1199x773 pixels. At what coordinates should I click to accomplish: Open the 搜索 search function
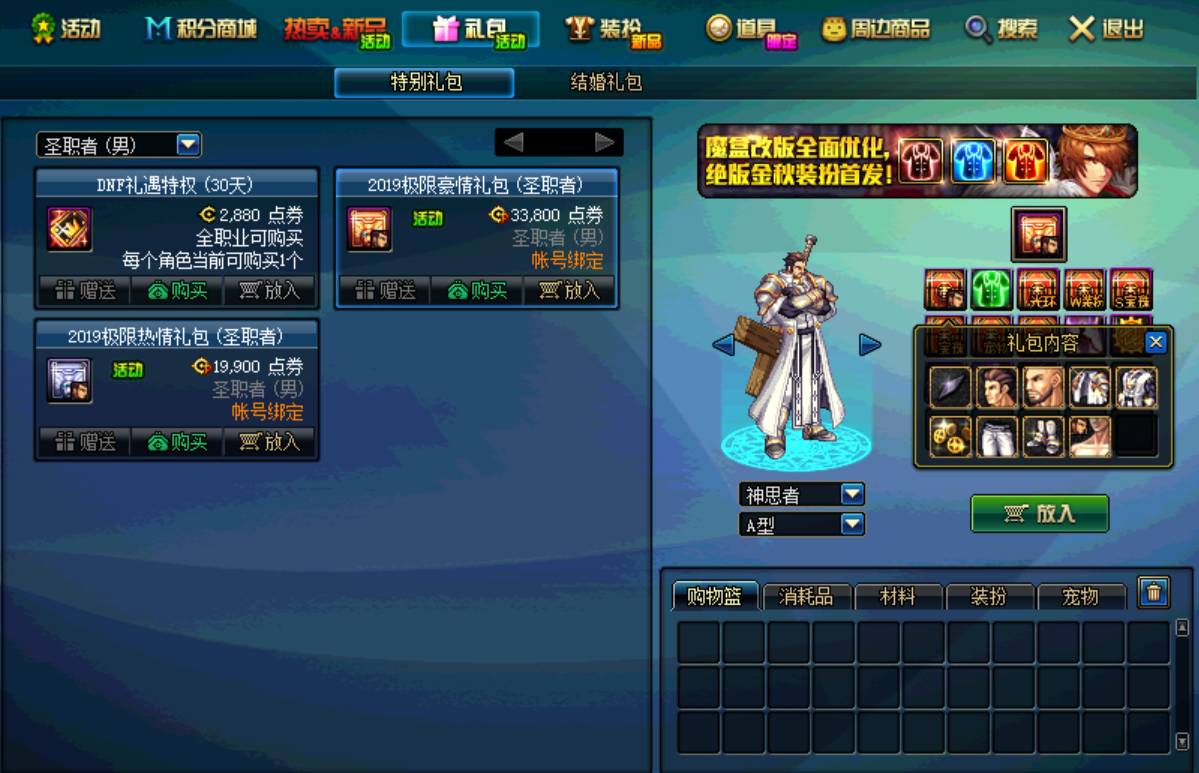(1002, 29)
